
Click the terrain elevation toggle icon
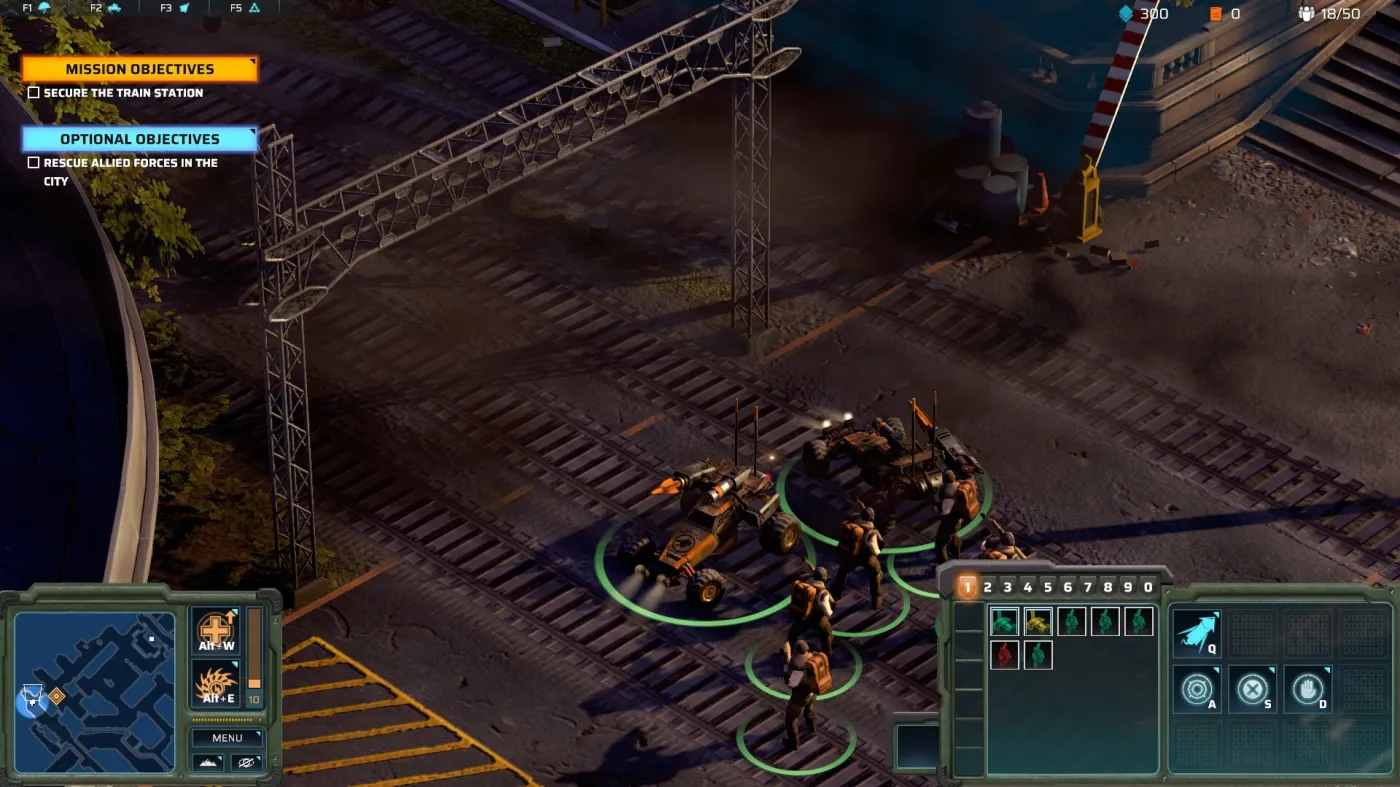point(210,762)
